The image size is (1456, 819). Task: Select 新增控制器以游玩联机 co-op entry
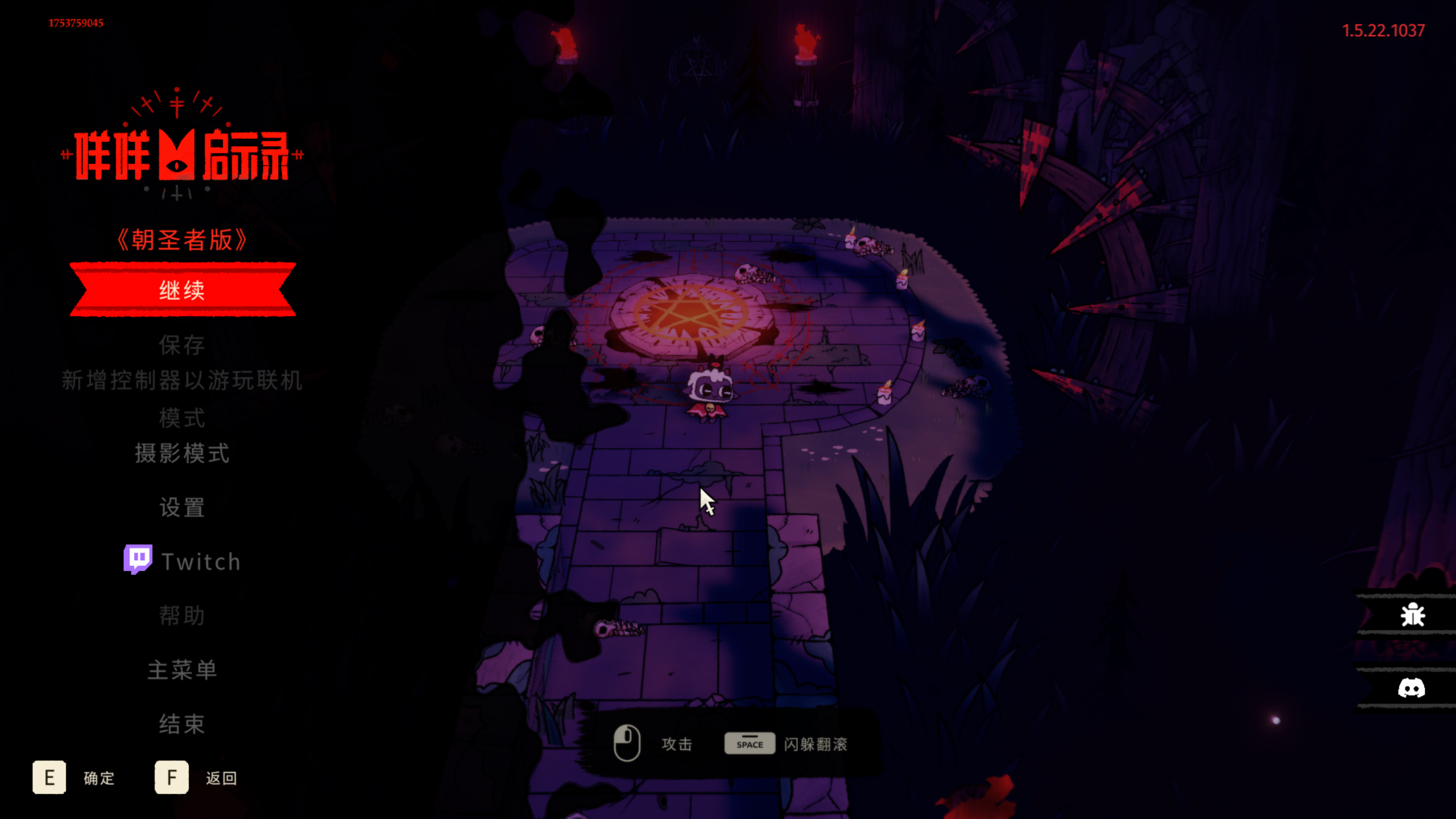coord(182,380)
